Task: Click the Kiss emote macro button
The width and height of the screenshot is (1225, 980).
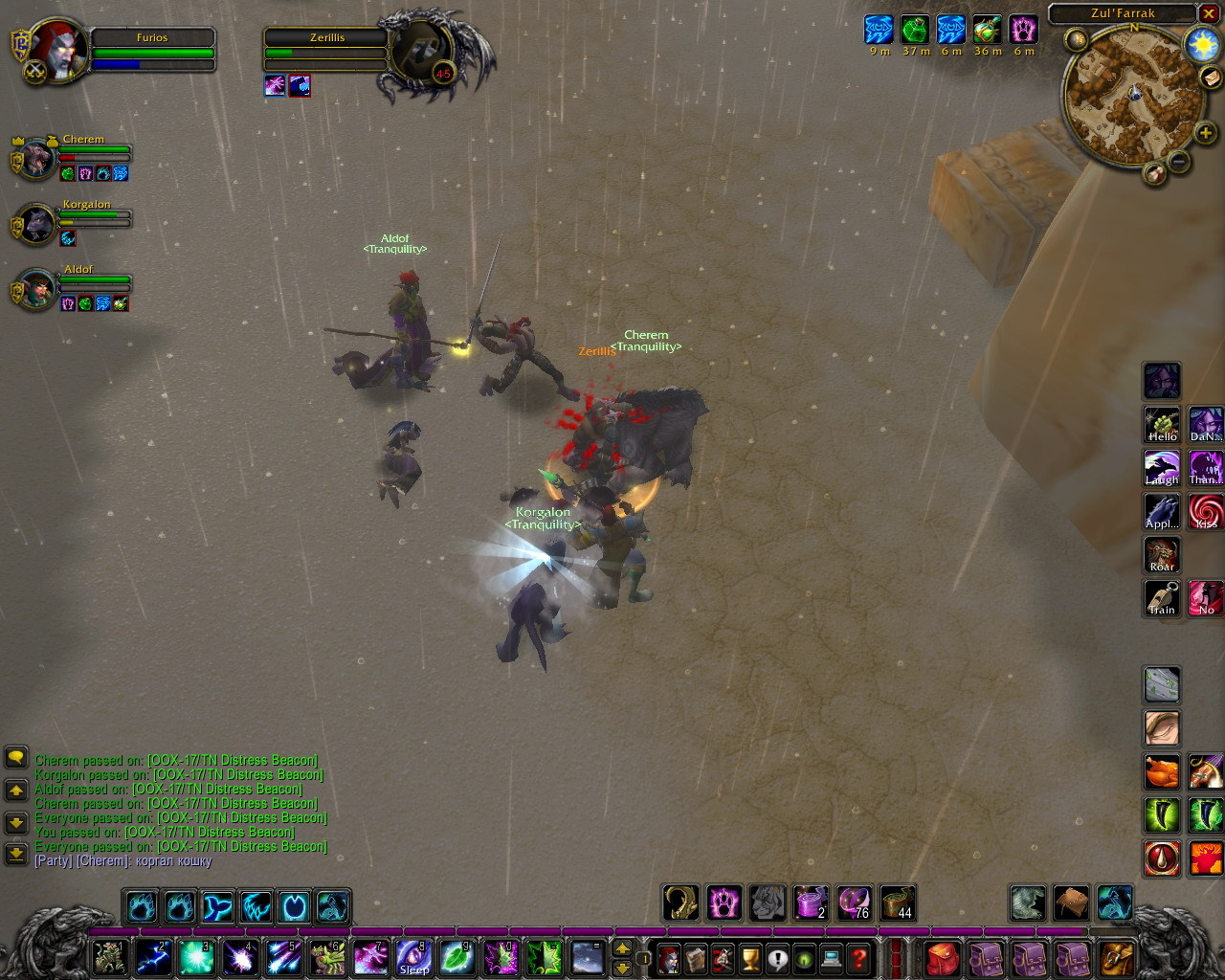Action: tap(1206, 512)
